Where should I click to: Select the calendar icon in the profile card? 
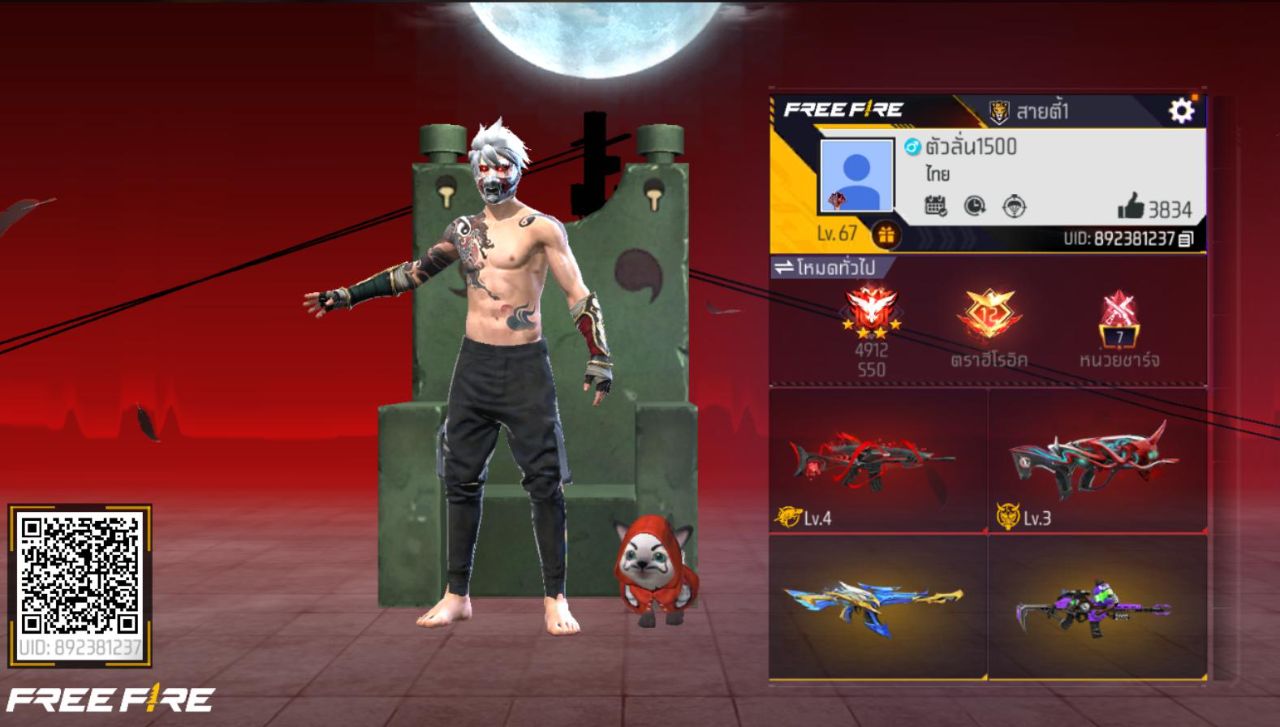[x=937, y=206]
